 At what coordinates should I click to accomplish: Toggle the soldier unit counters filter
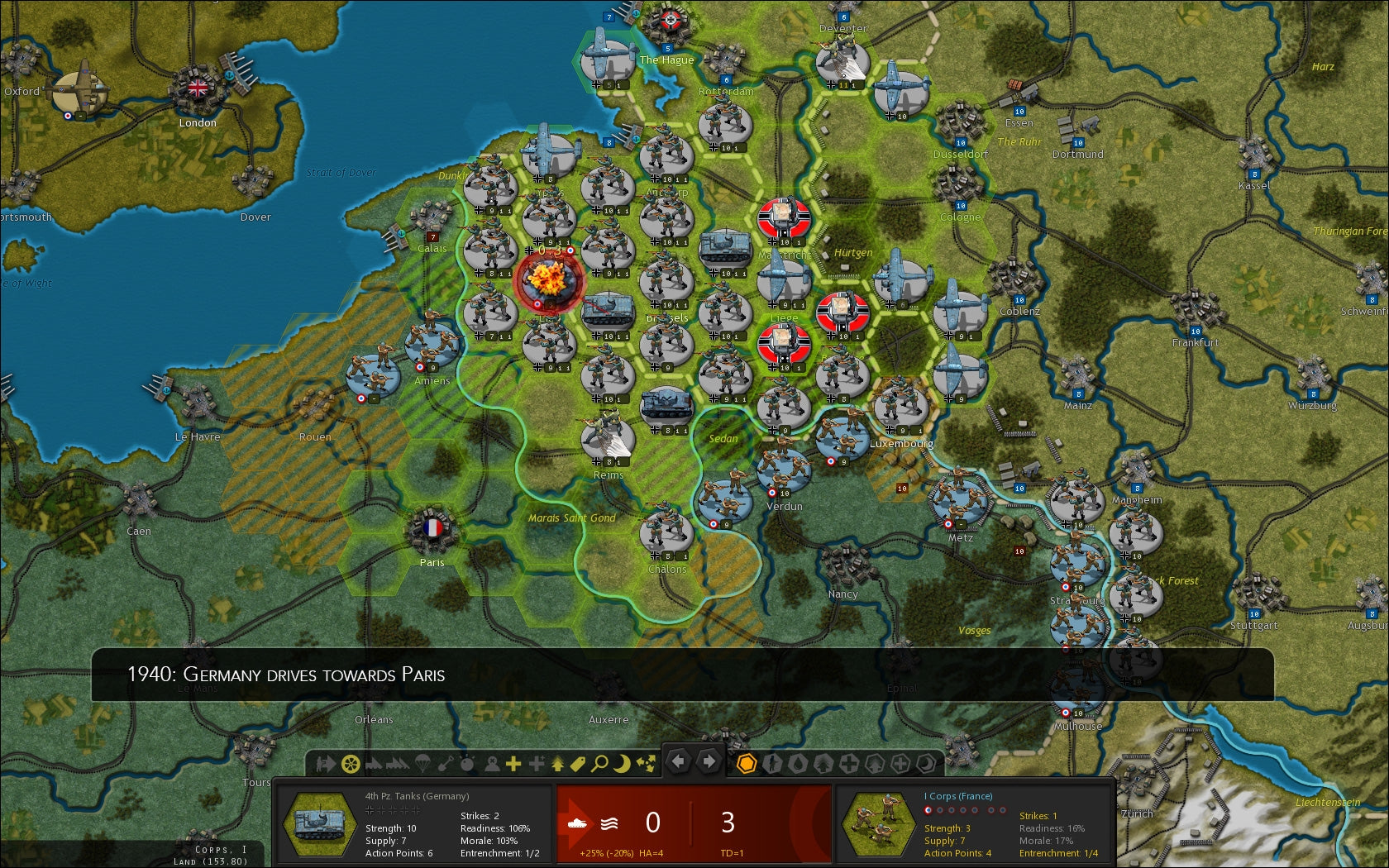[x=771, y=762]
